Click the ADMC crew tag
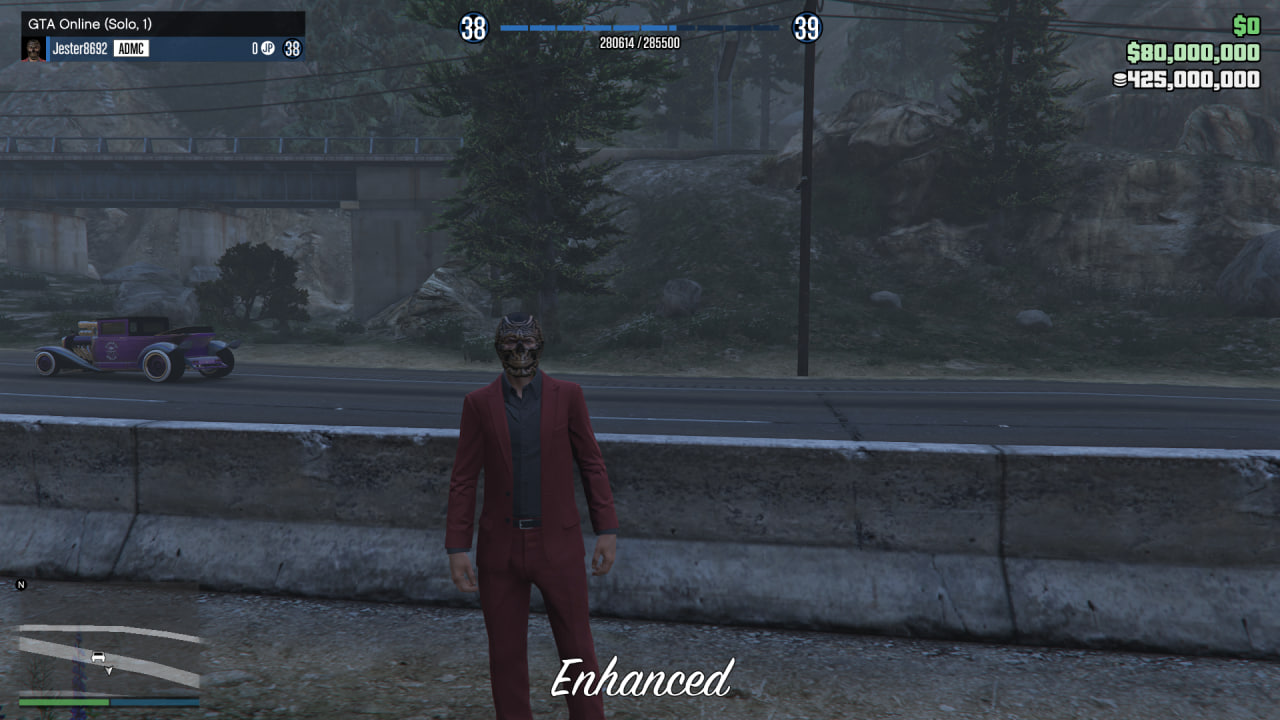This screenshot has width=1280, height=720. point(131,48)
